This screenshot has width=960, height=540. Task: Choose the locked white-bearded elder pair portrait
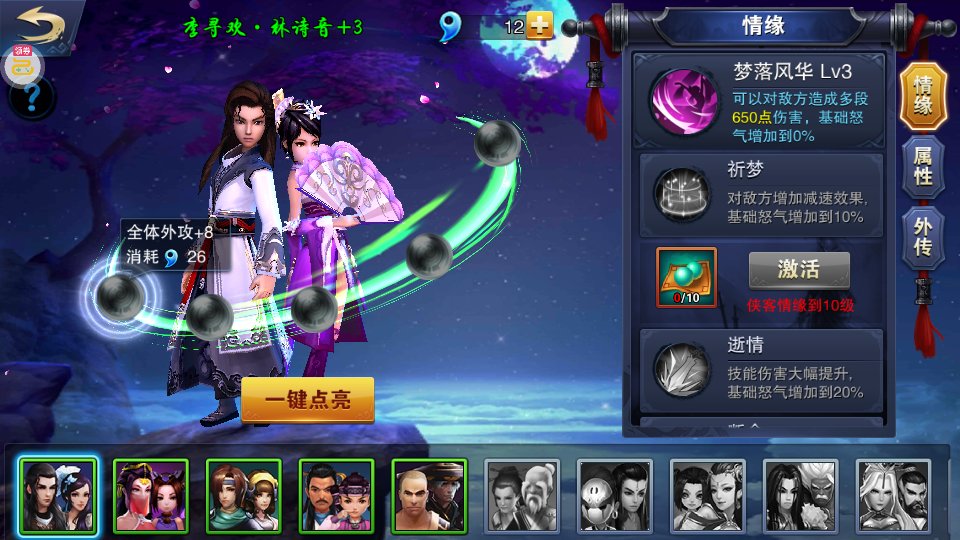[x=522, y=495]
